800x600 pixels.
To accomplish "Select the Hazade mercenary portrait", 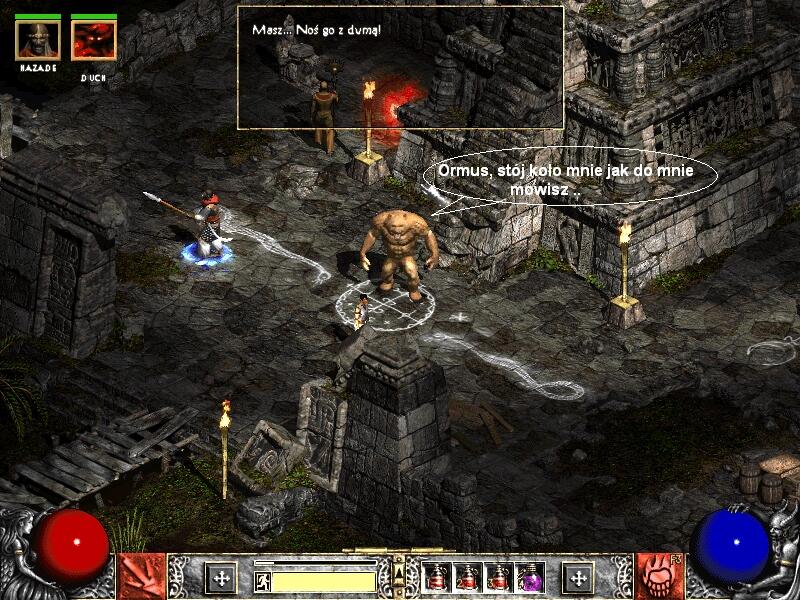I will tap(38, 39).
